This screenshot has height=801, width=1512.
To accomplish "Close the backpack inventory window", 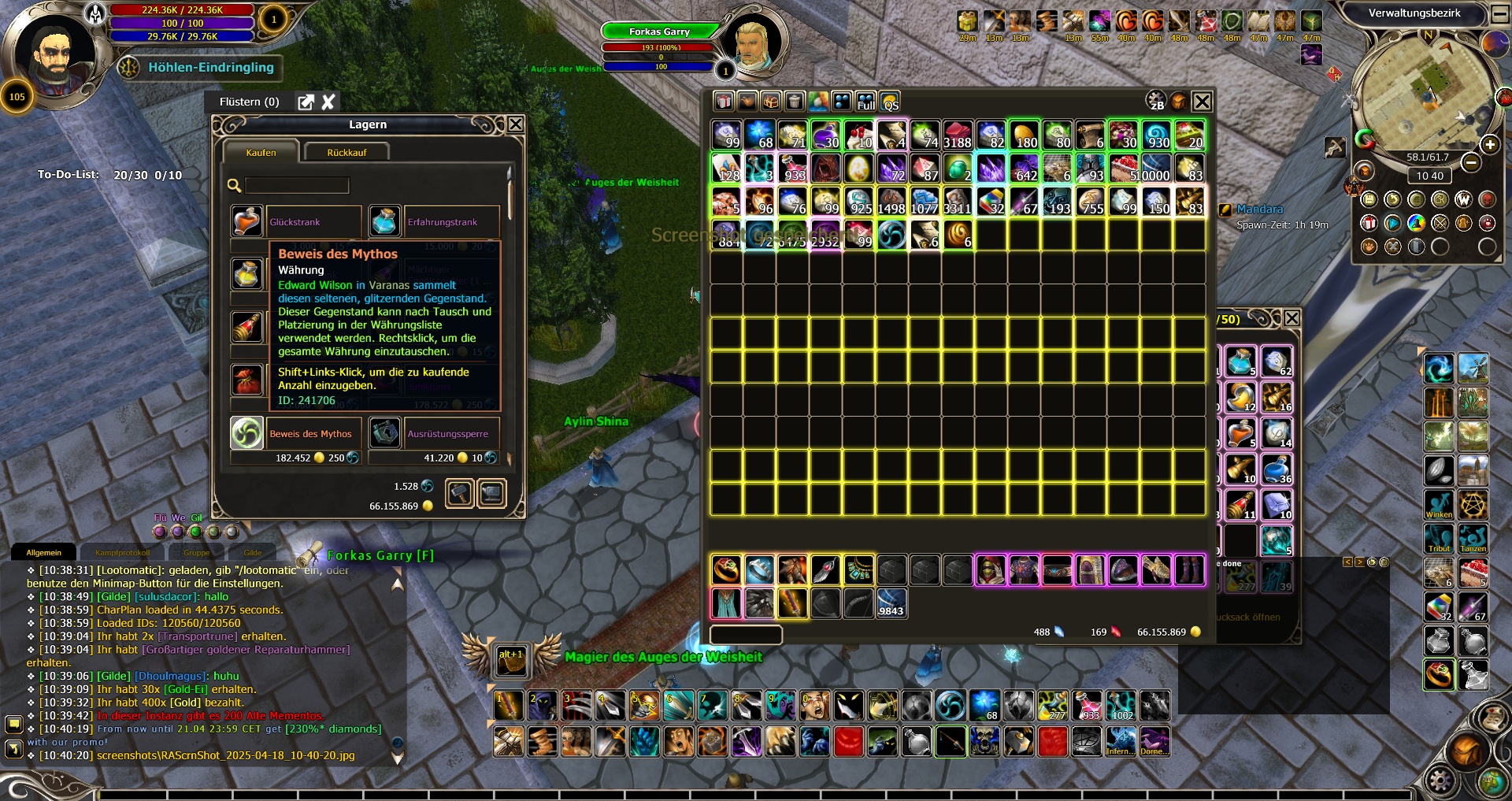I will pyautogui.click(x=1202, y=102).
